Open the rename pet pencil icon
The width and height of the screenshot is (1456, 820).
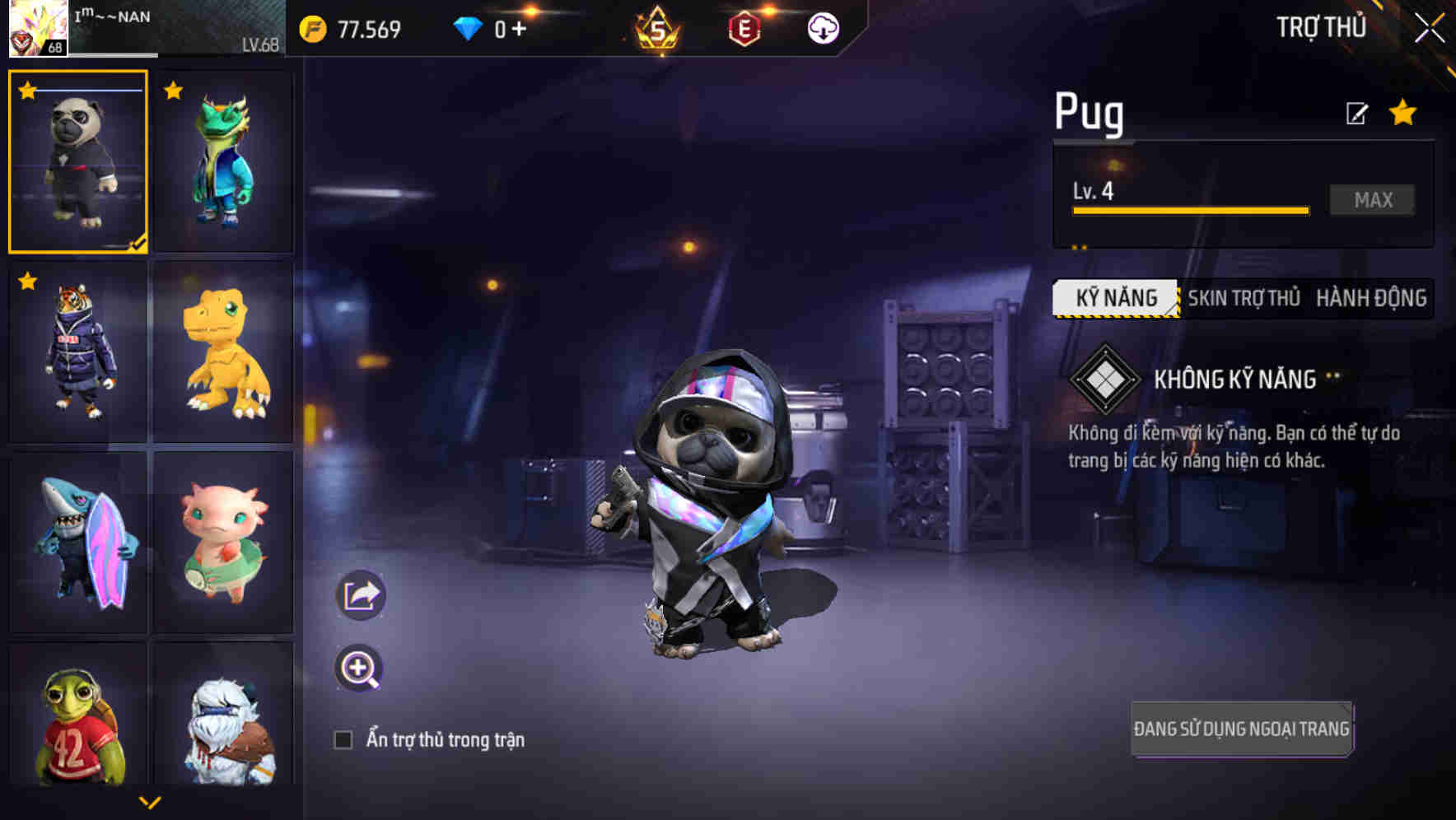click(1358, 113)
